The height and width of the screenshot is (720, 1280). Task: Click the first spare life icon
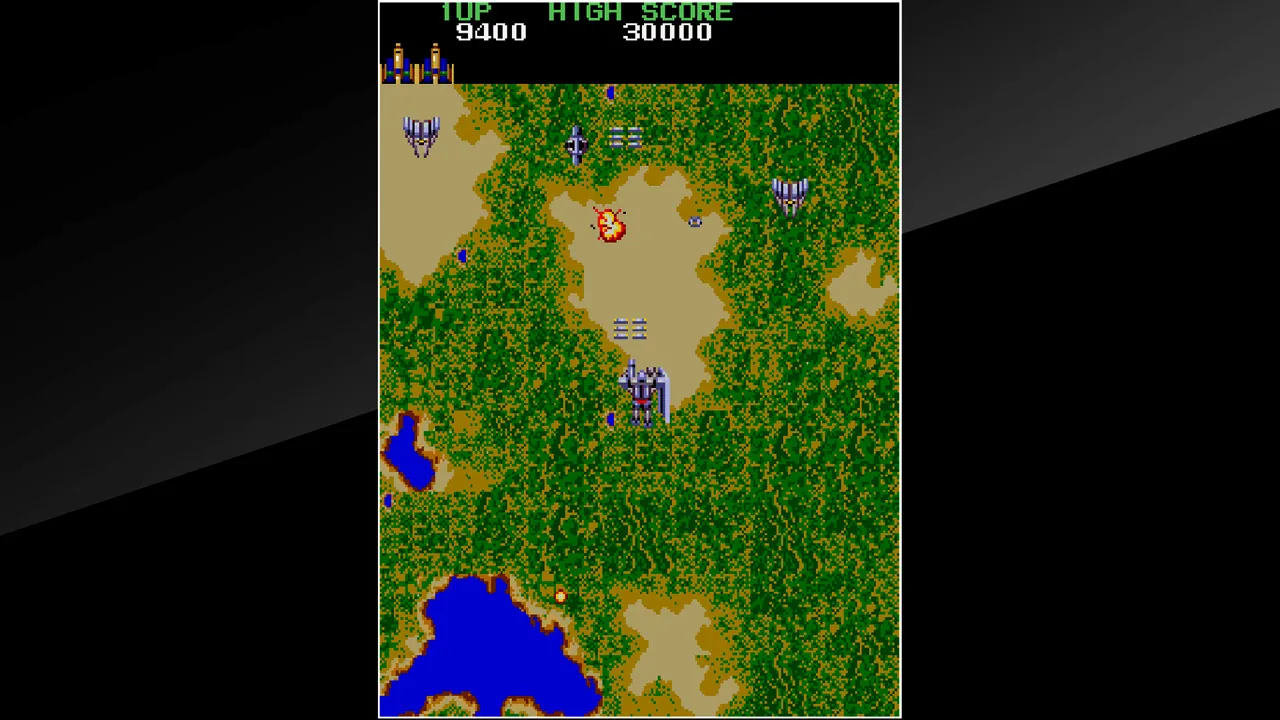(x=399, y=63)
